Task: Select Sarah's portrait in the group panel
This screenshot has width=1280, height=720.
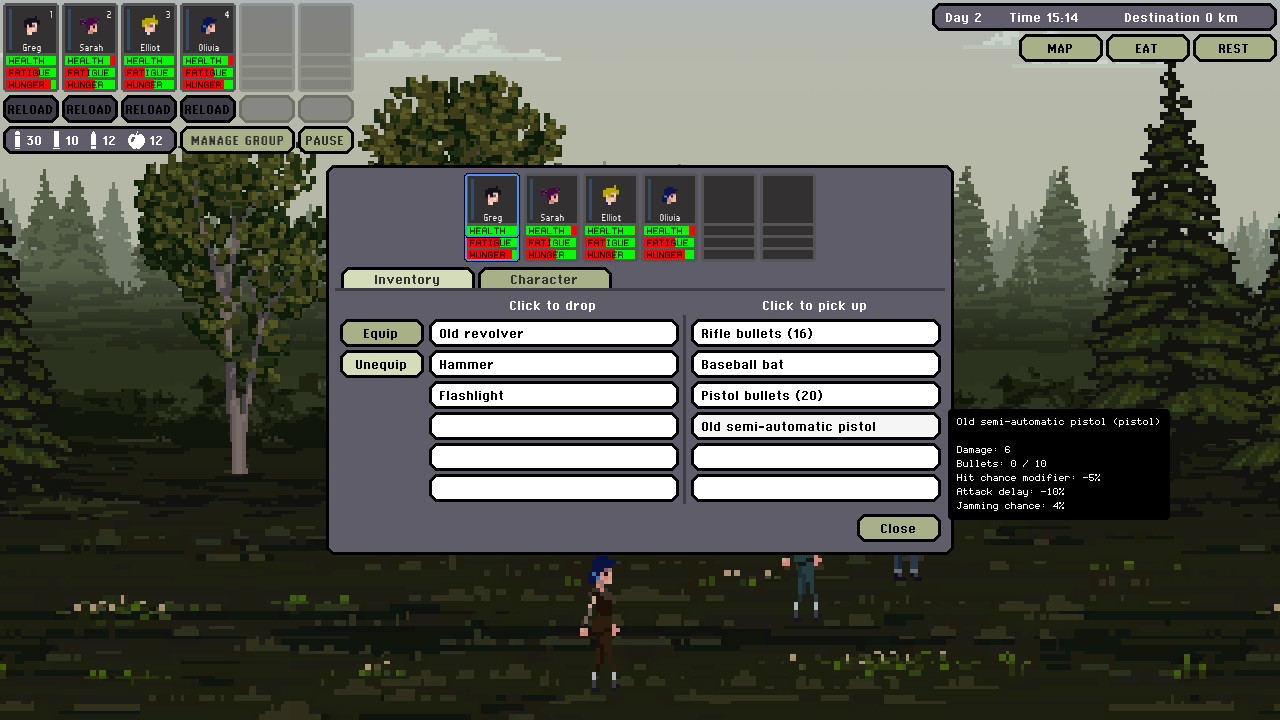Action: 551,198
